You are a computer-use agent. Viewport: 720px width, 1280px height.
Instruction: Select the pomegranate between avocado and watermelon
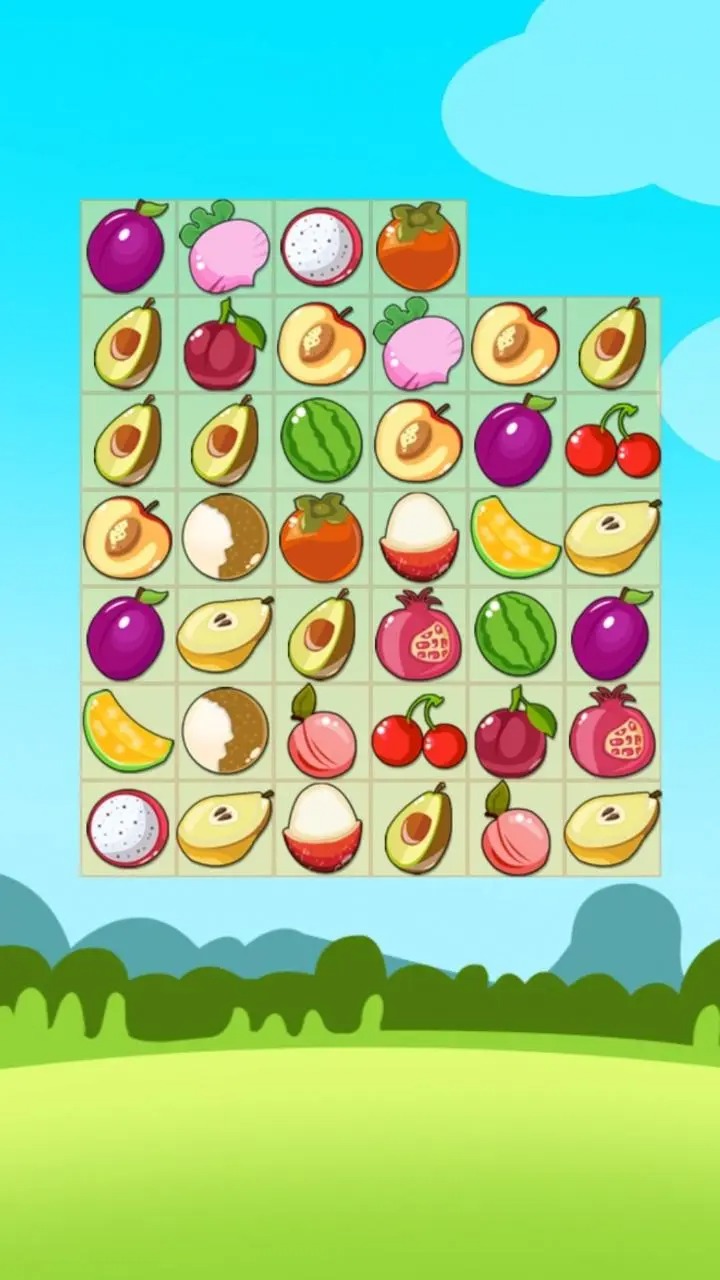pos(418,634)
